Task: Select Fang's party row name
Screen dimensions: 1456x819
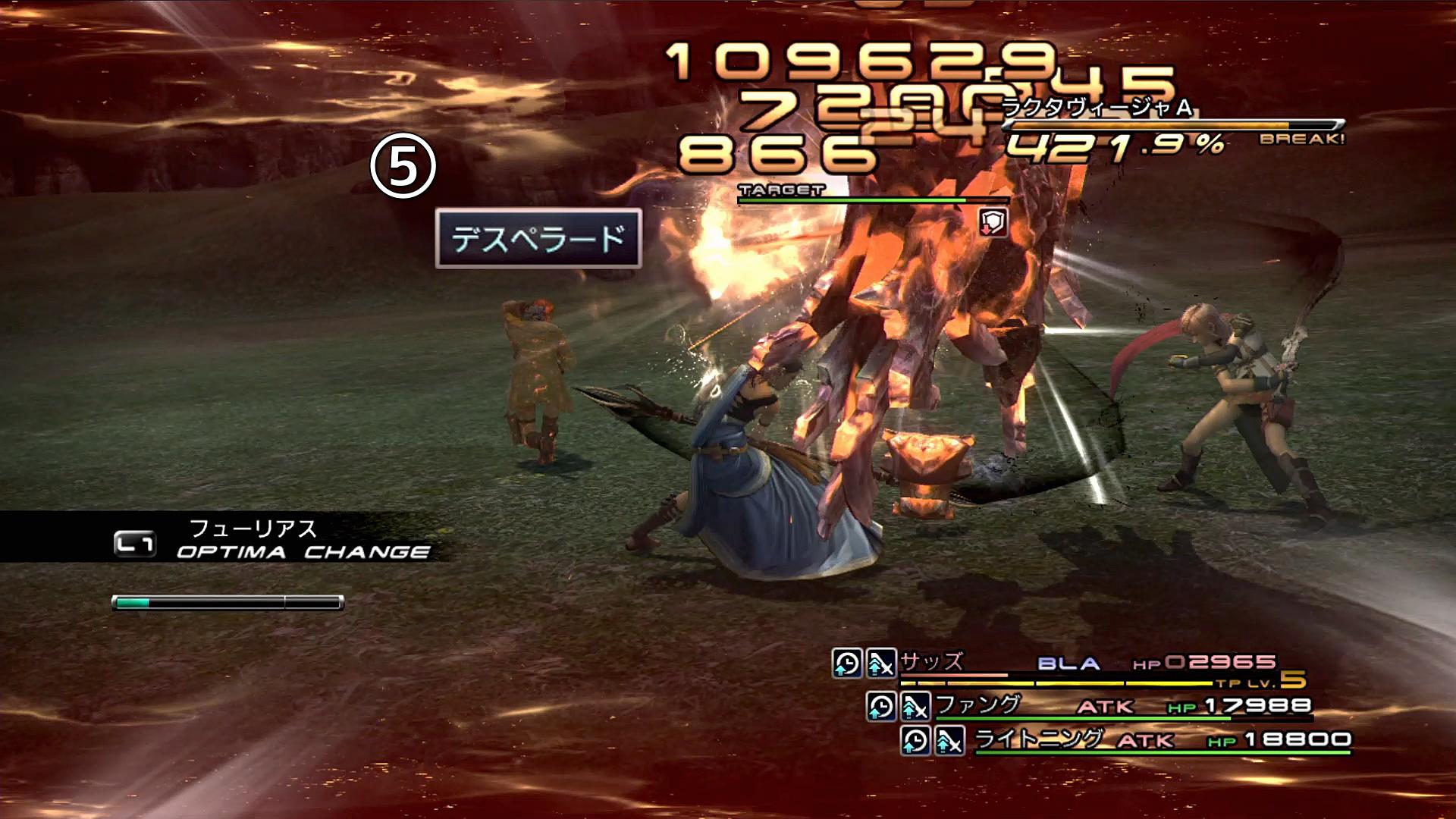Action: tap(978, 705)
